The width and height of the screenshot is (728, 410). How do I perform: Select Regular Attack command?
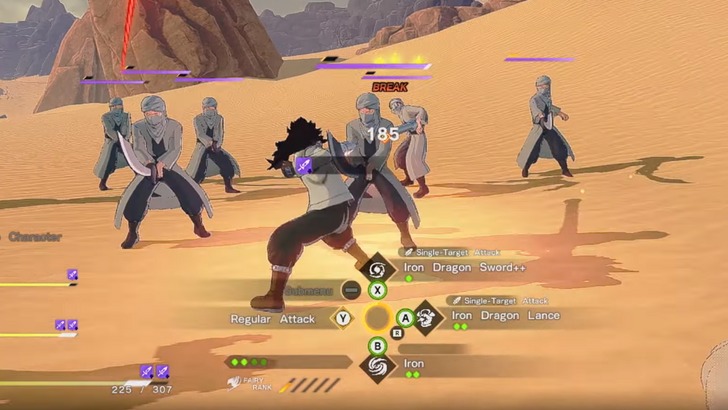[273, 318]
